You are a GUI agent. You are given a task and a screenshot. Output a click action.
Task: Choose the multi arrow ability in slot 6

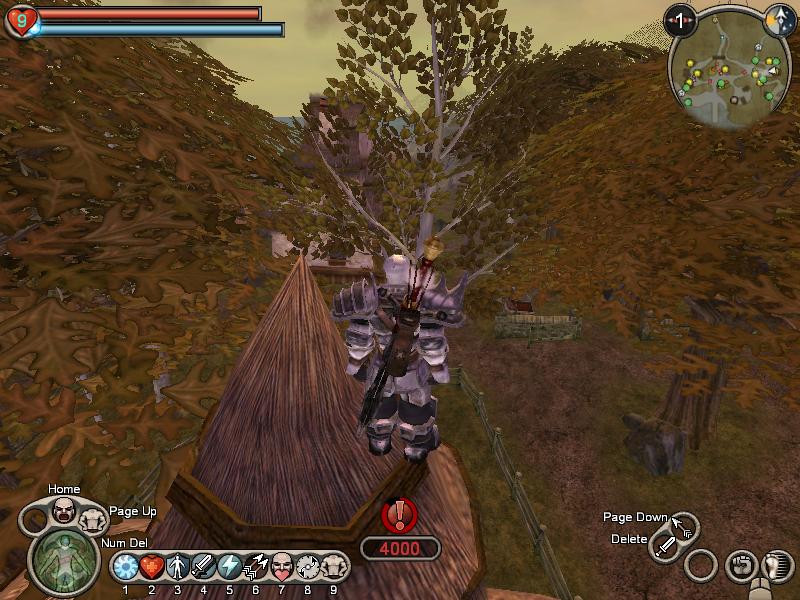(x=255, y=567)
